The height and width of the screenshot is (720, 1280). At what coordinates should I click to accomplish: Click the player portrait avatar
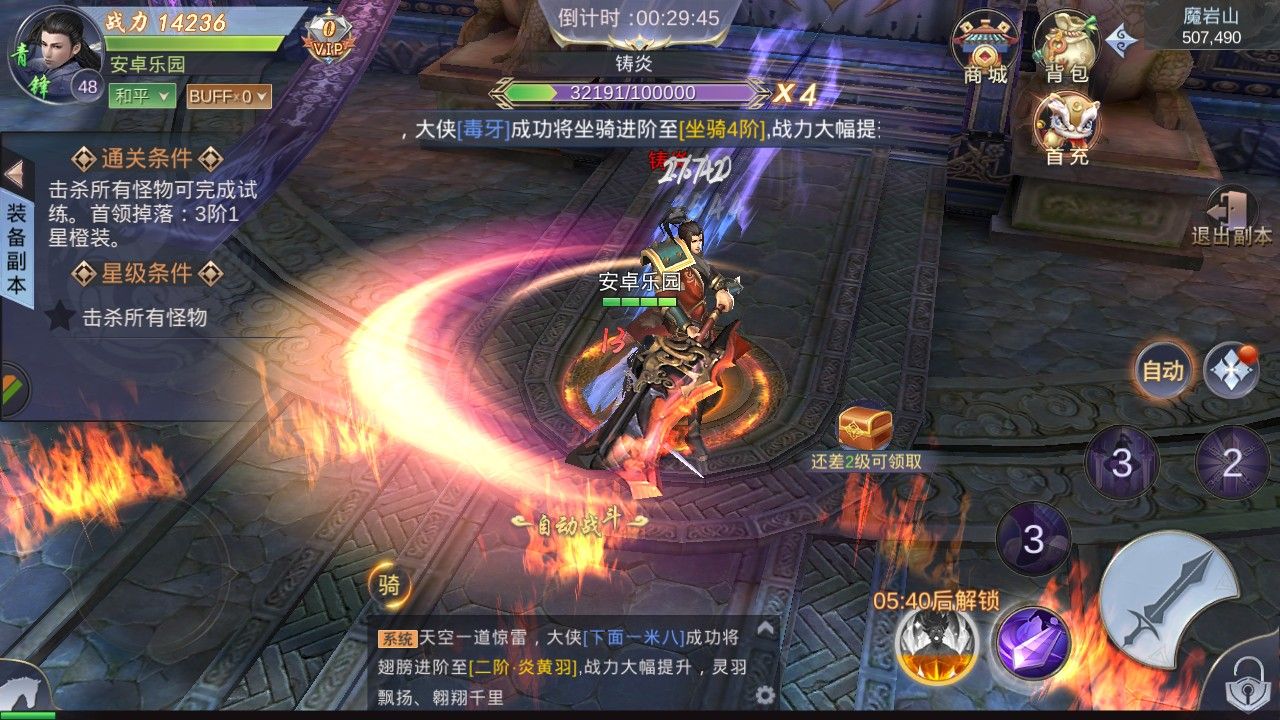tap(55, 50)
